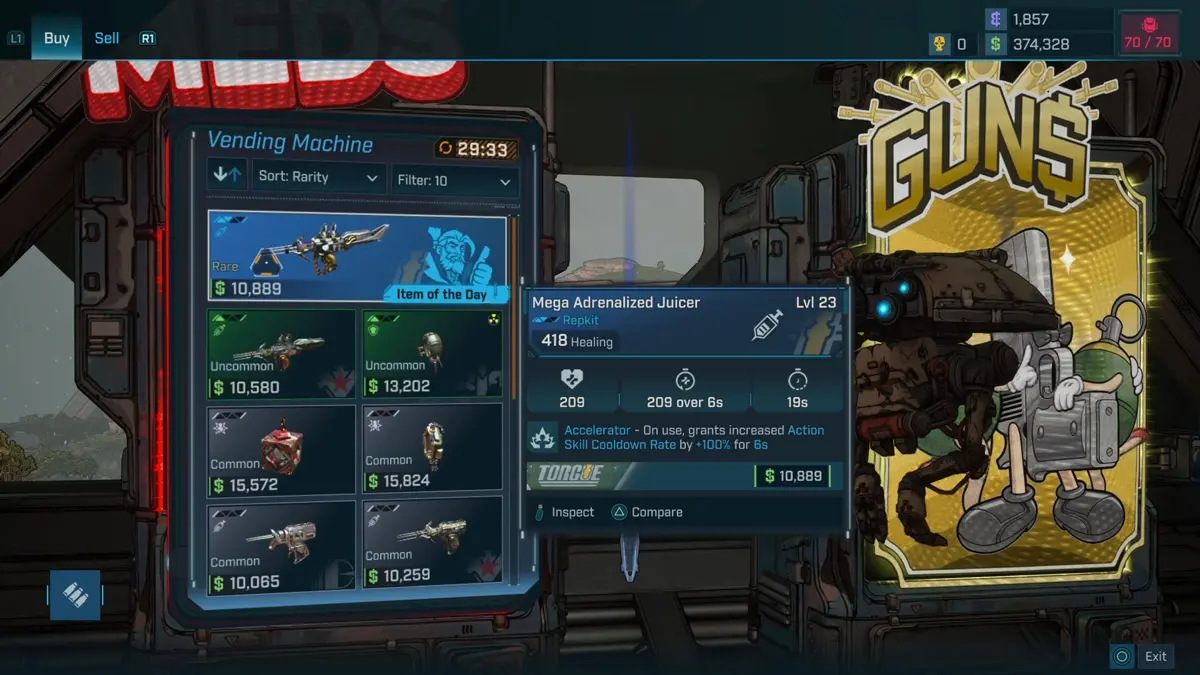
Task: Select the Uncommon item priced $10,580
Action: pyautogui.click(x=282, y=353)
